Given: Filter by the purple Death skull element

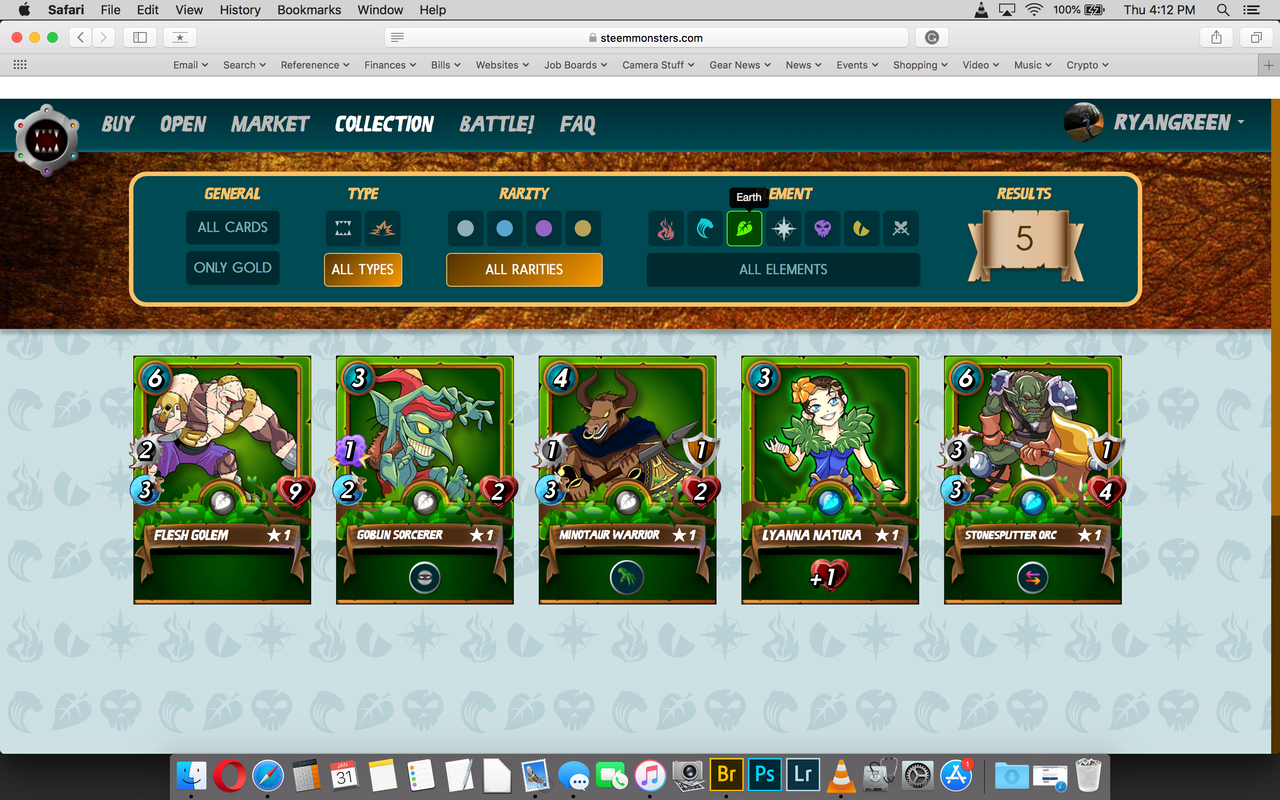Looking at the screenshot, I should (822, 229).
